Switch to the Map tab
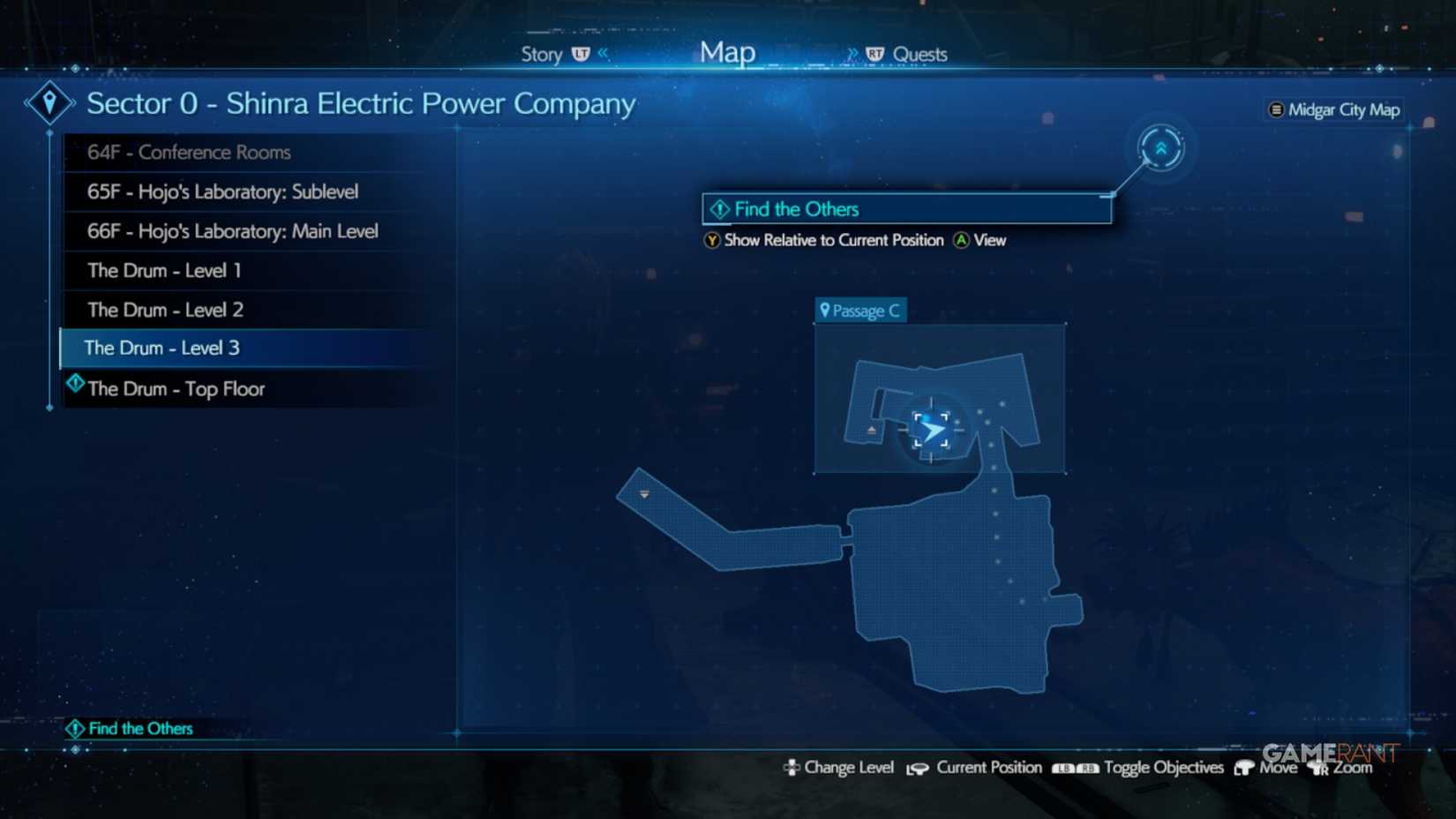This screenshot has height=819, width=1456. [x=726, y=51]
